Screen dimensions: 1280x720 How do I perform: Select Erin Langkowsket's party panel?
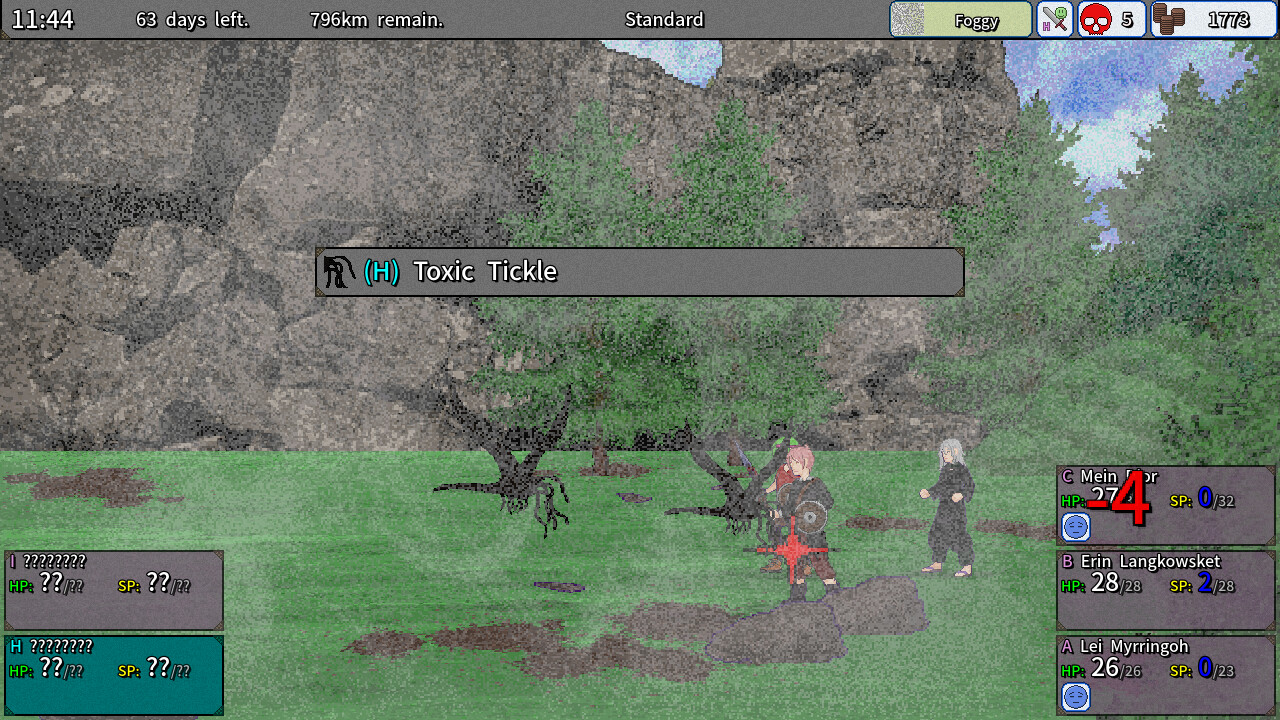[x=1164, y=590]
